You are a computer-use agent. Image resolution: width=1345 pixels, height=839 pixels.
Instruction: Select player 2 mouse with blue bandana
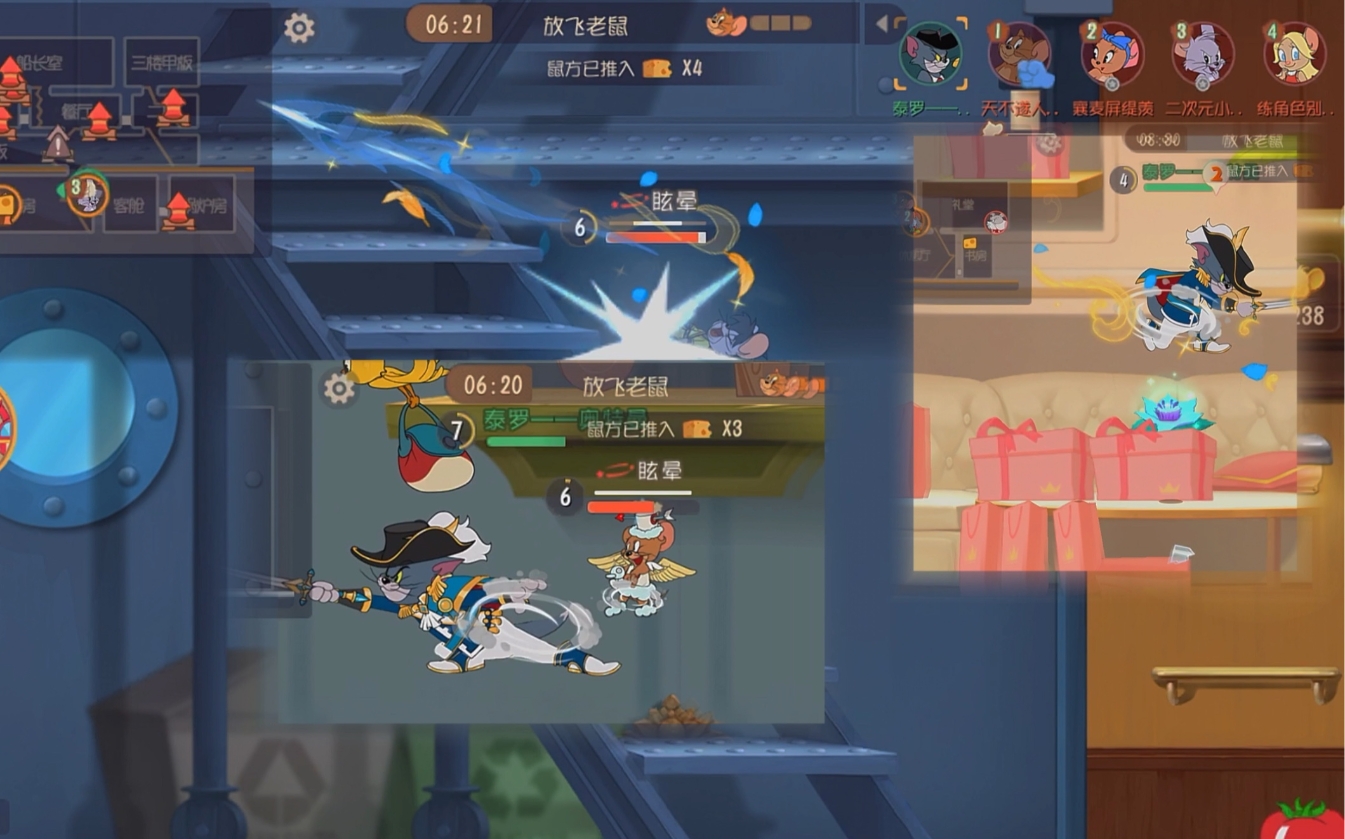coord(1111,55)
